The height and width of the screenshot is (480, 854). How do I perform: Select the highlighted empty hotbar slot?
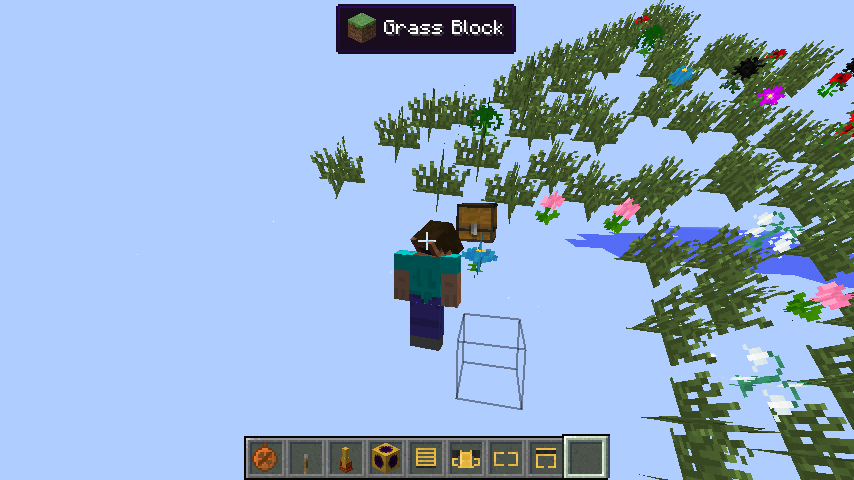point(586,458)
